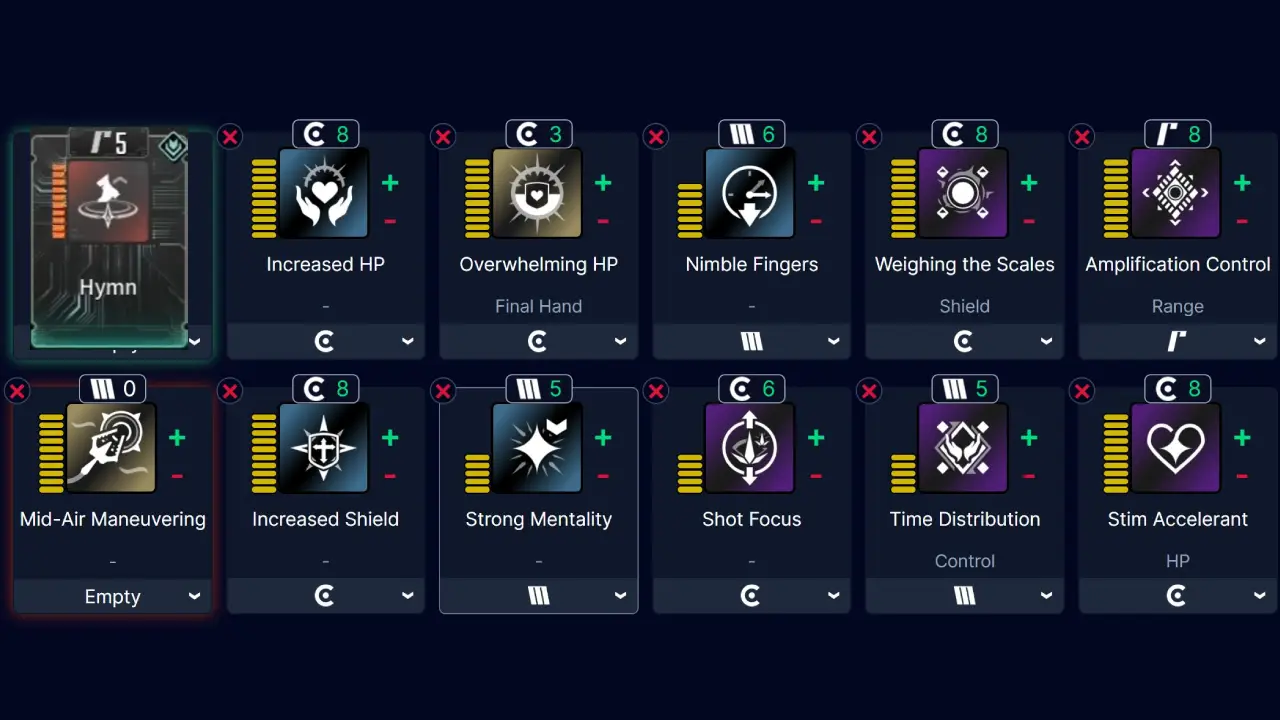
Task: Click the Strong Mentality sparkle icon
Action: tap(538, 448)
